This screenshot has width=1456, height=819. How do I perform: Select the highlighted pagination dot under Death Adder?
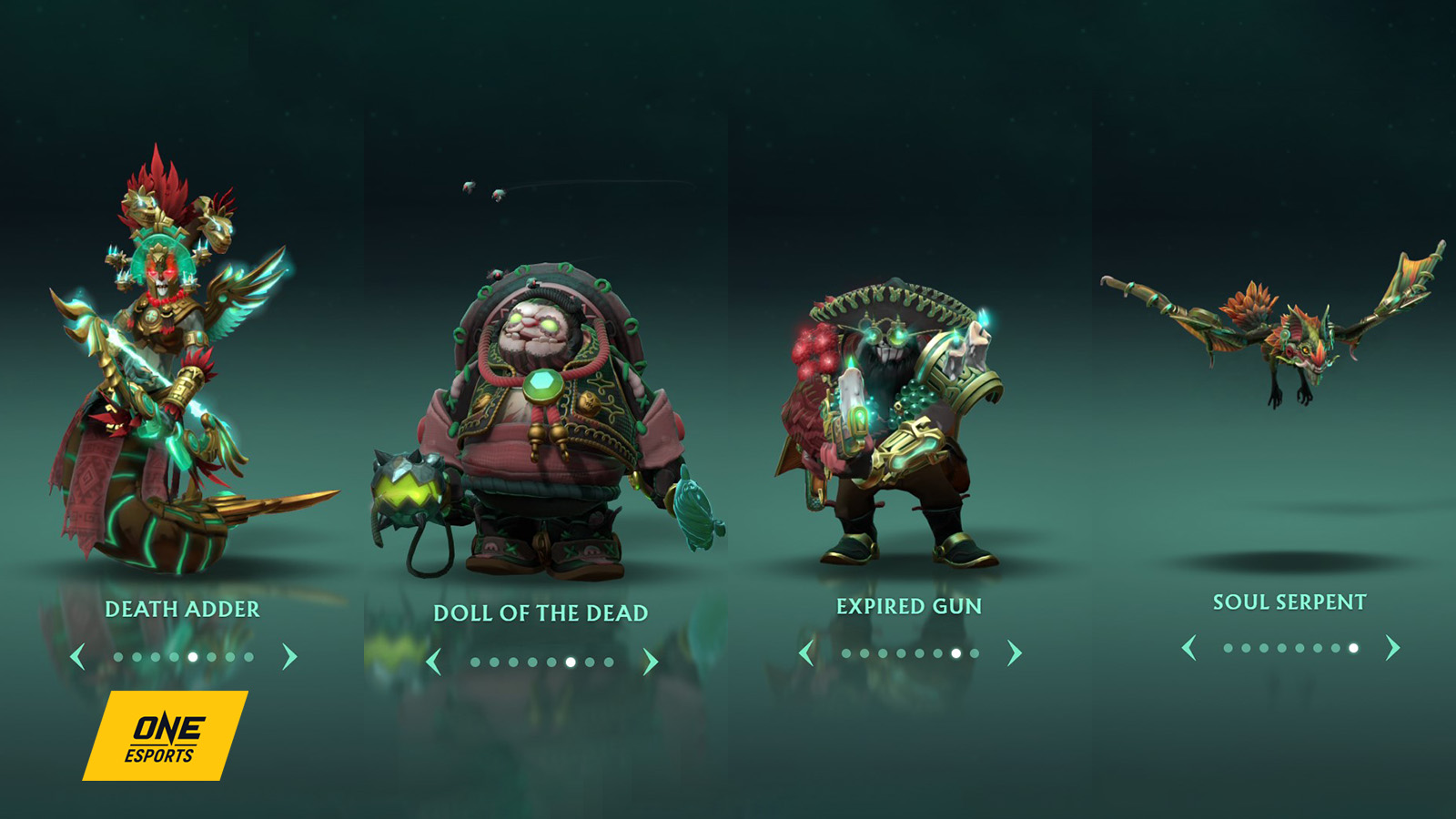point(193,656)
